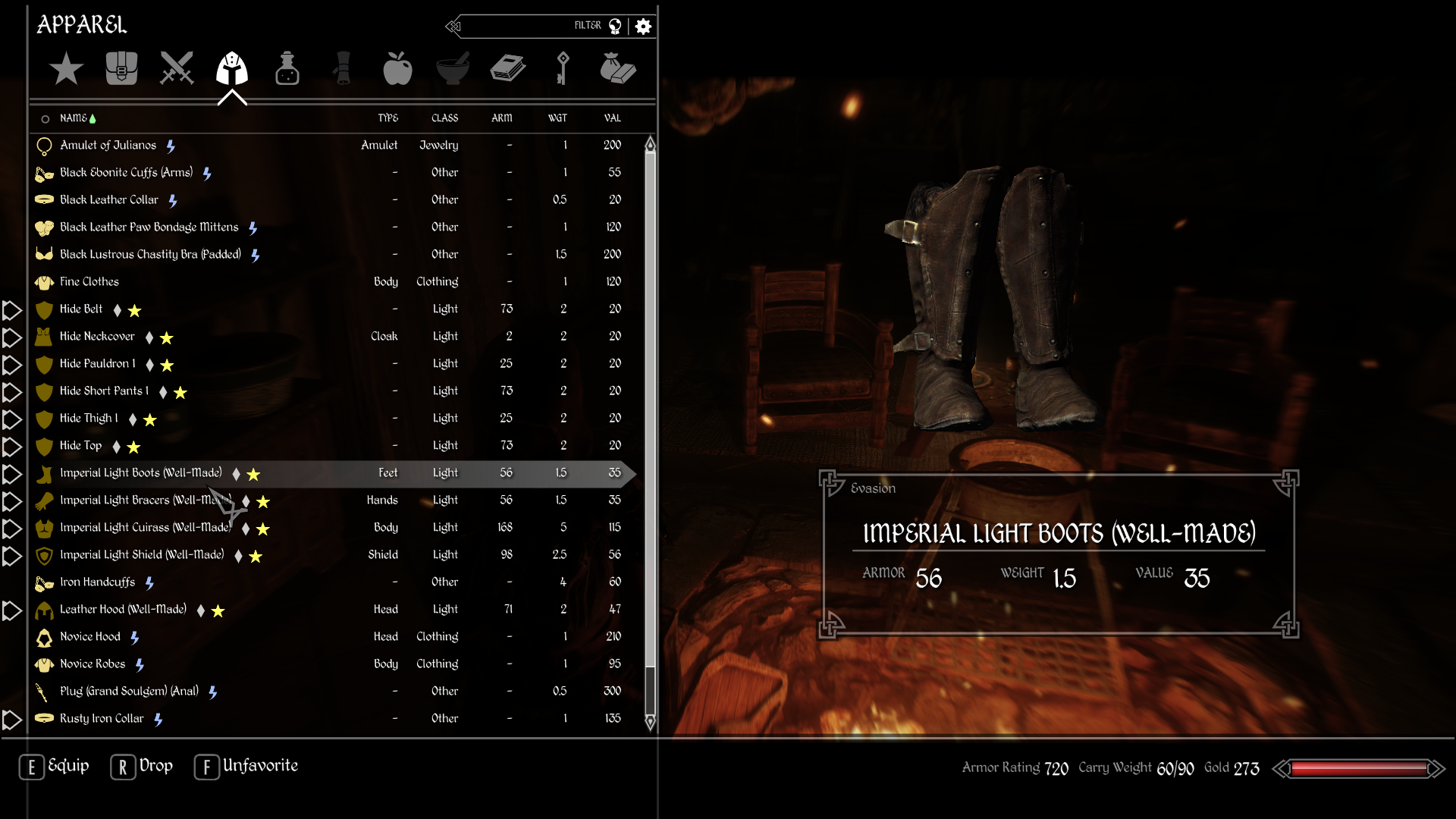Open the Books category icon

coord(507,68)
